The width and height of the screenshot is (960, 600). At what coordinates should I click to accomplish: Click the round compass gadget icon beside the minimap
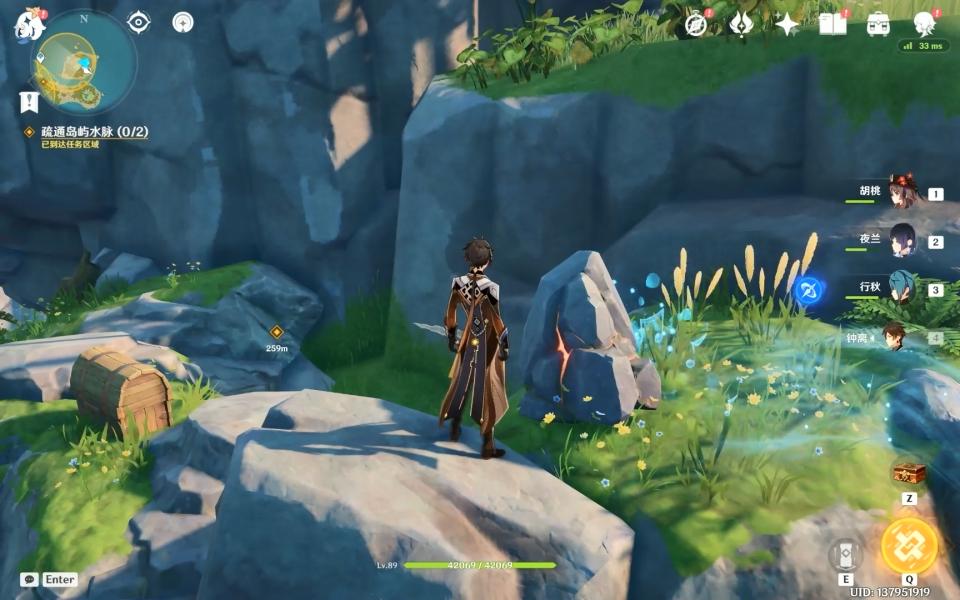(182, 22)
